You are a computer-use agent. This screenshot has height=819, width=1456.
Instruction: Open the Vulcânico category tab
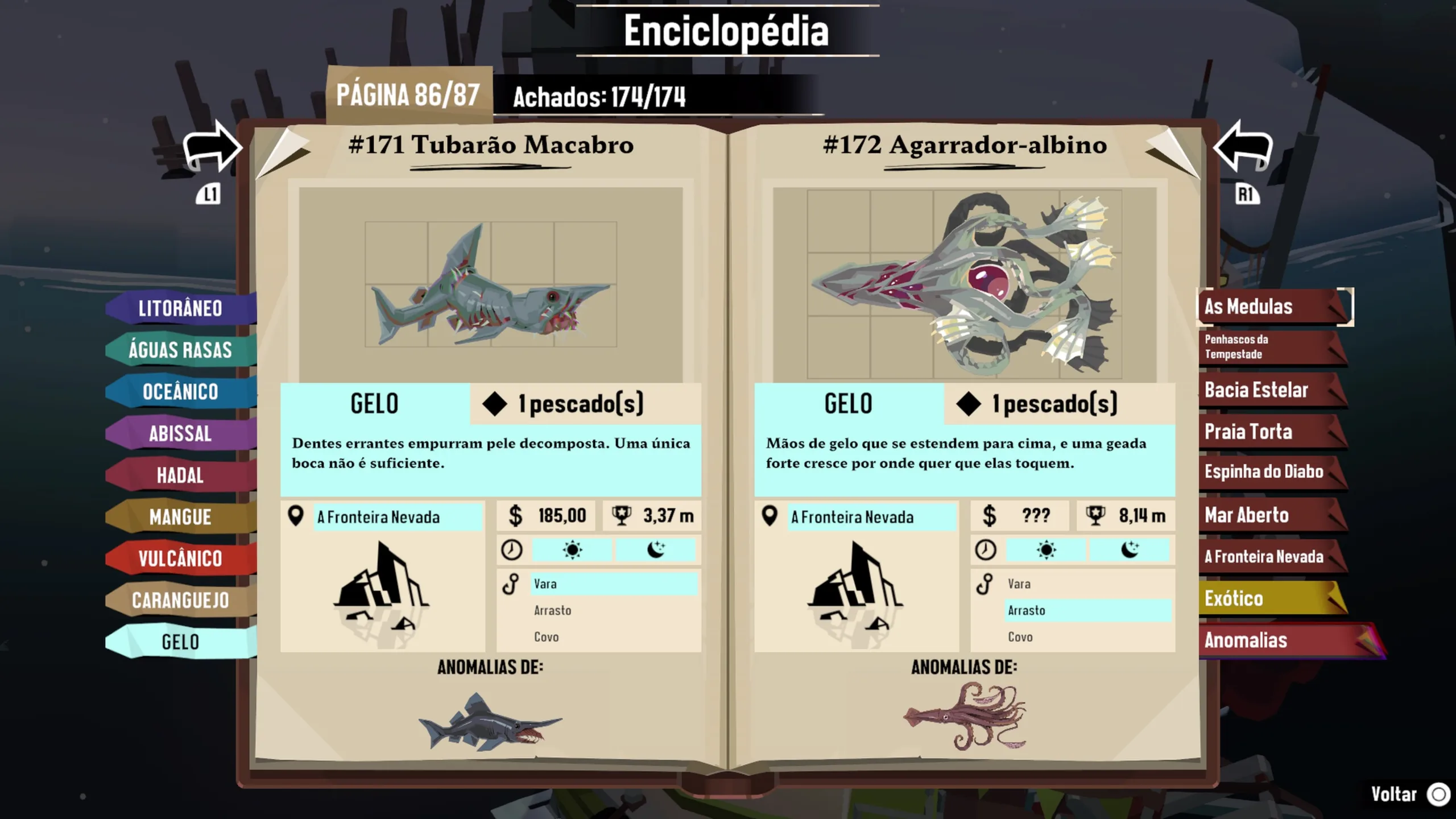click(180, 559)
